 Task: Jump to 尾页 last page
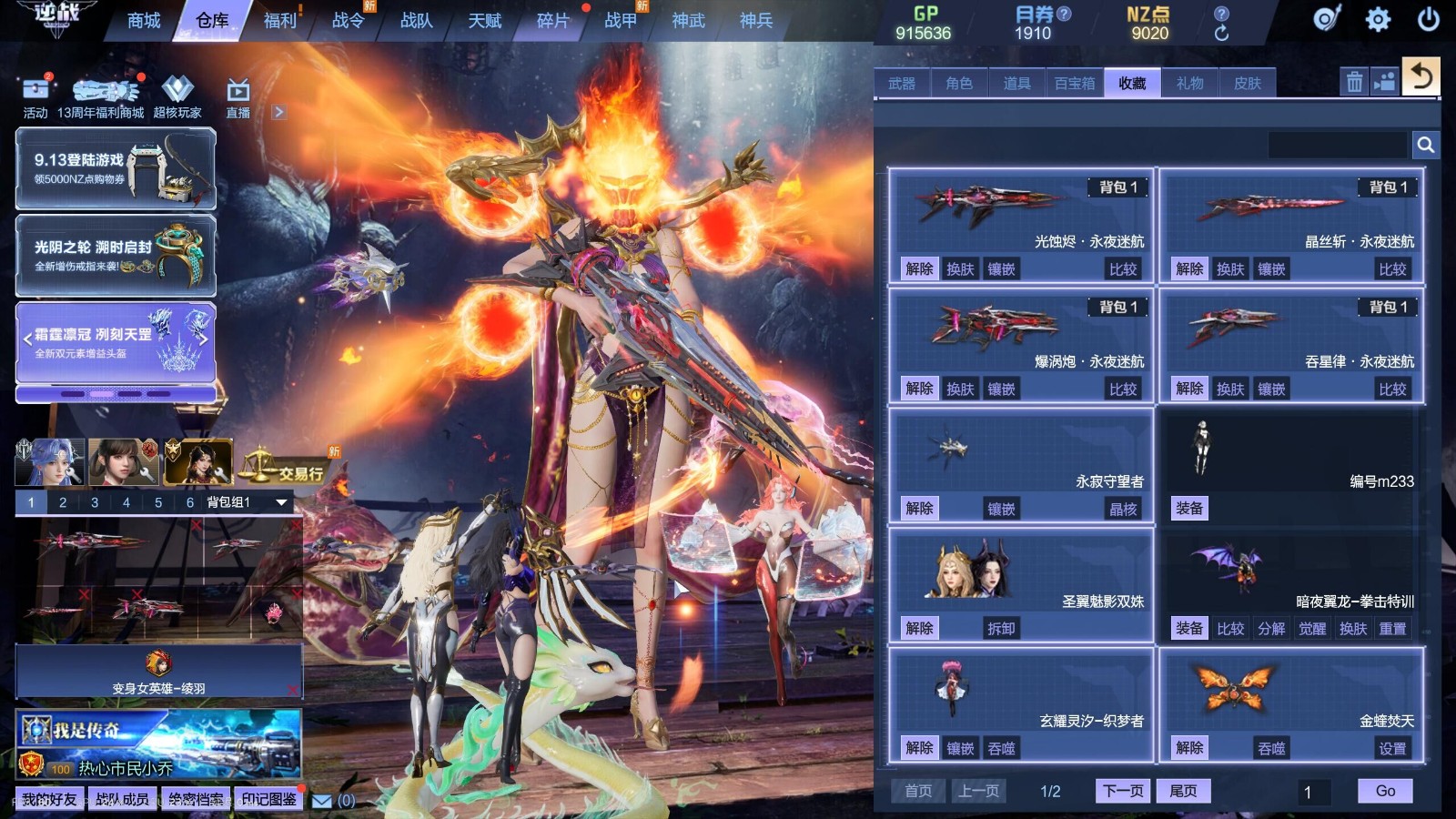[x=1183, y=791]
